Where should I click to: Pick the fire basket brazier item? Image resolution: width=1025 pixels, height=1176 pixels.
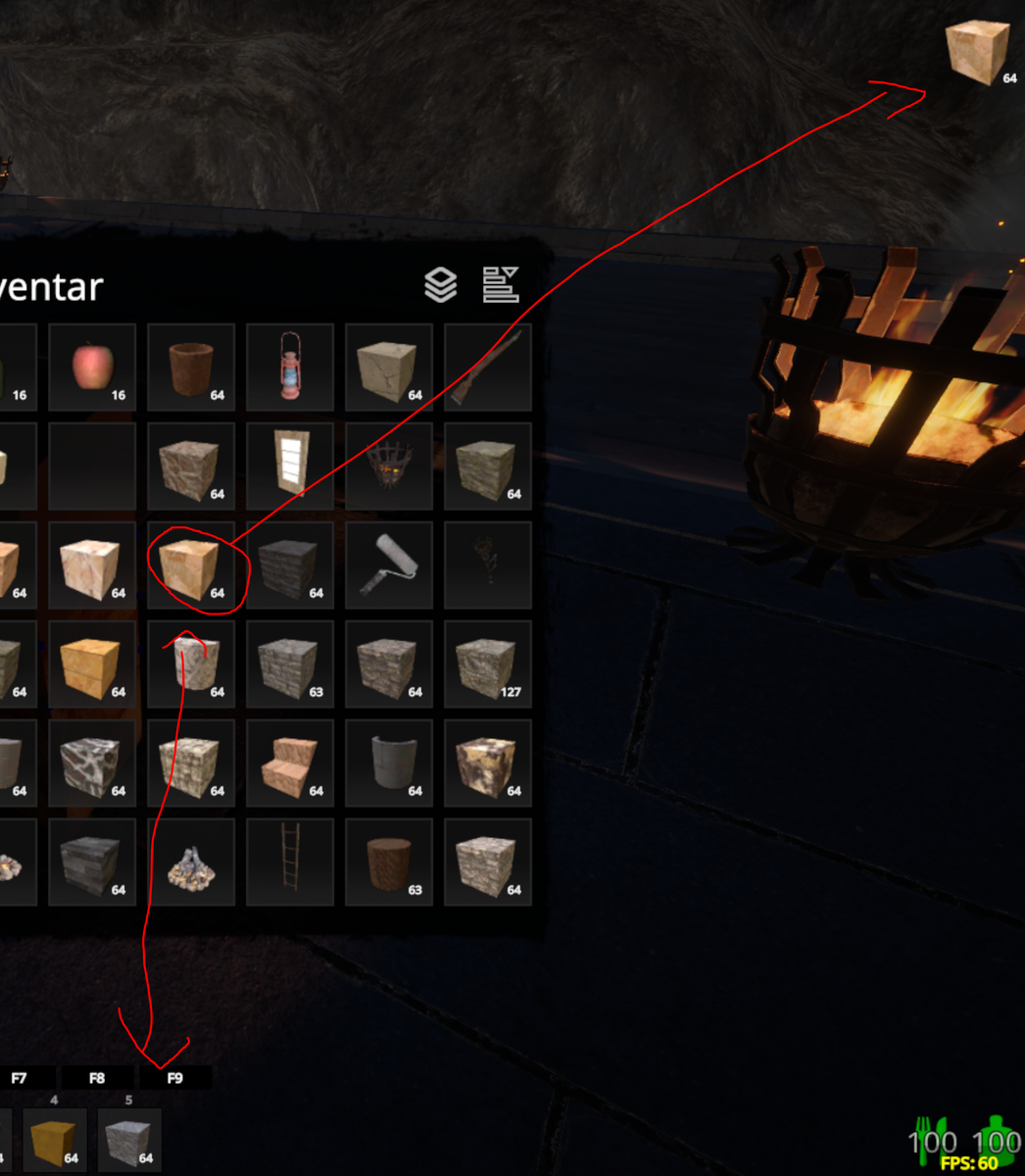[389, 466]
